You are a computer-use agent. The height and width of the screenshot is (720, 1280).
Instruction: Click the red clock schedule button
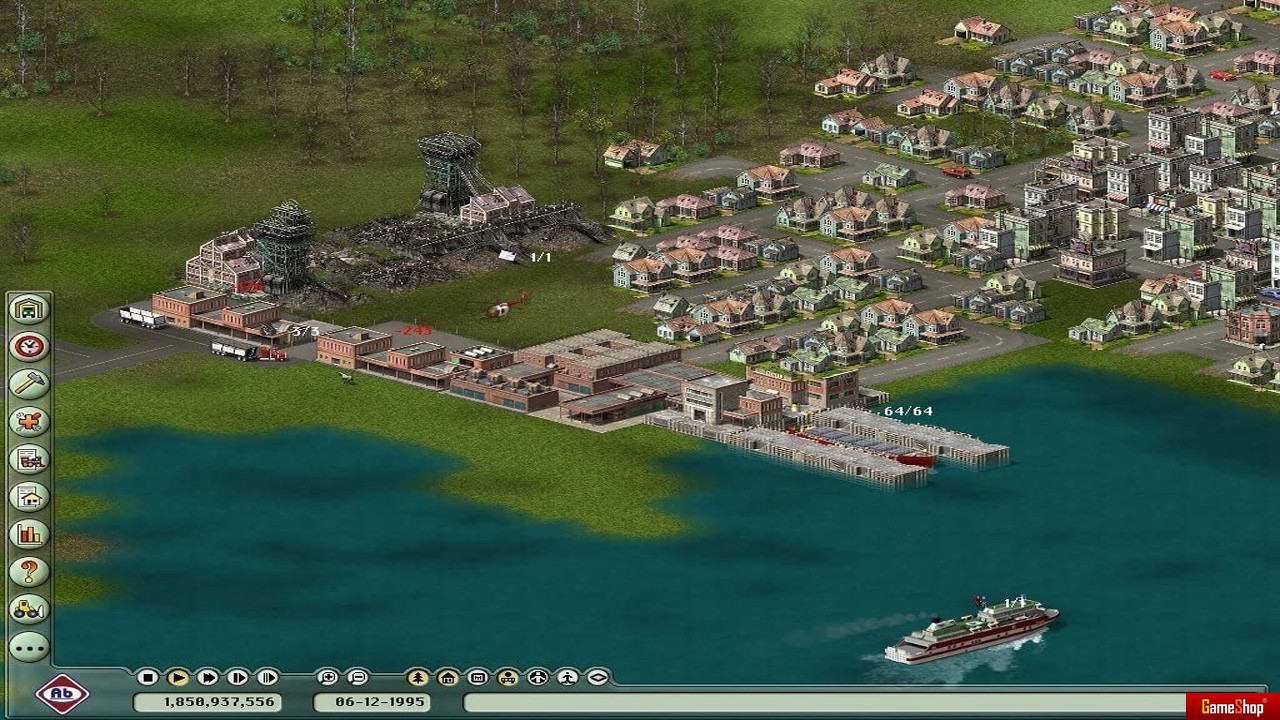point(29,346)
